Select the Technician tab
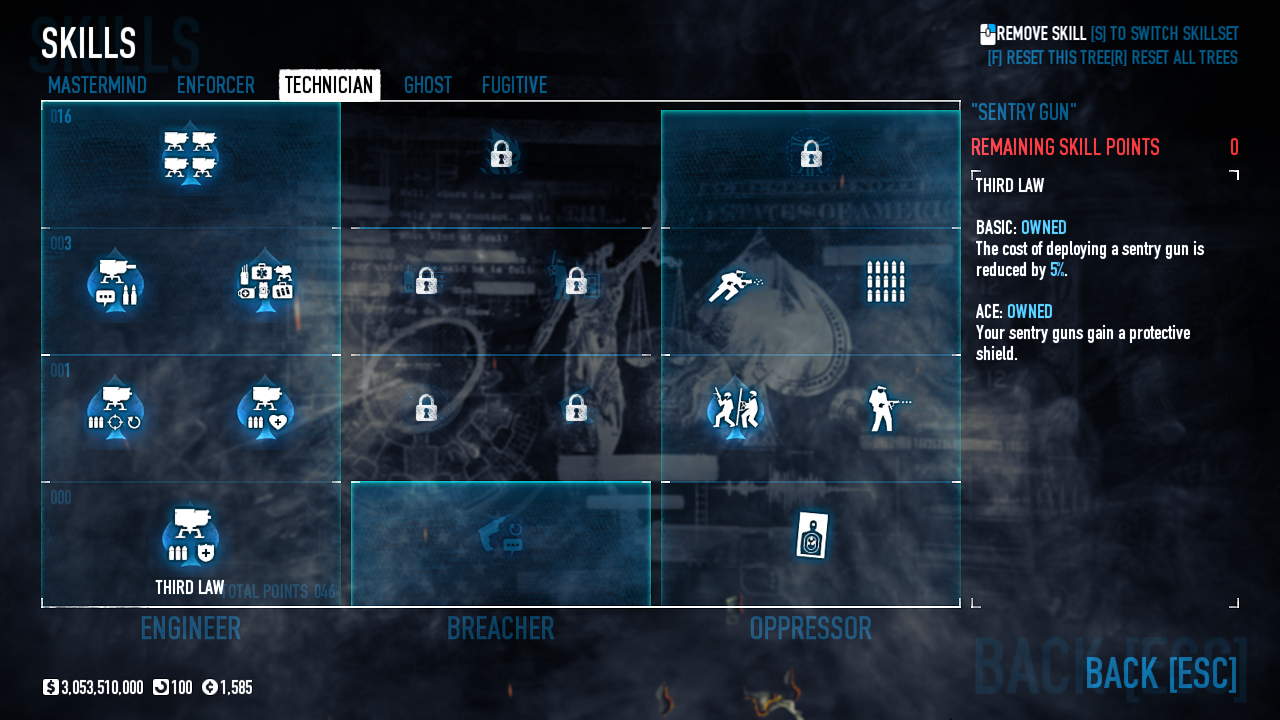1280x720 pixels. click(x=329, y=85)
